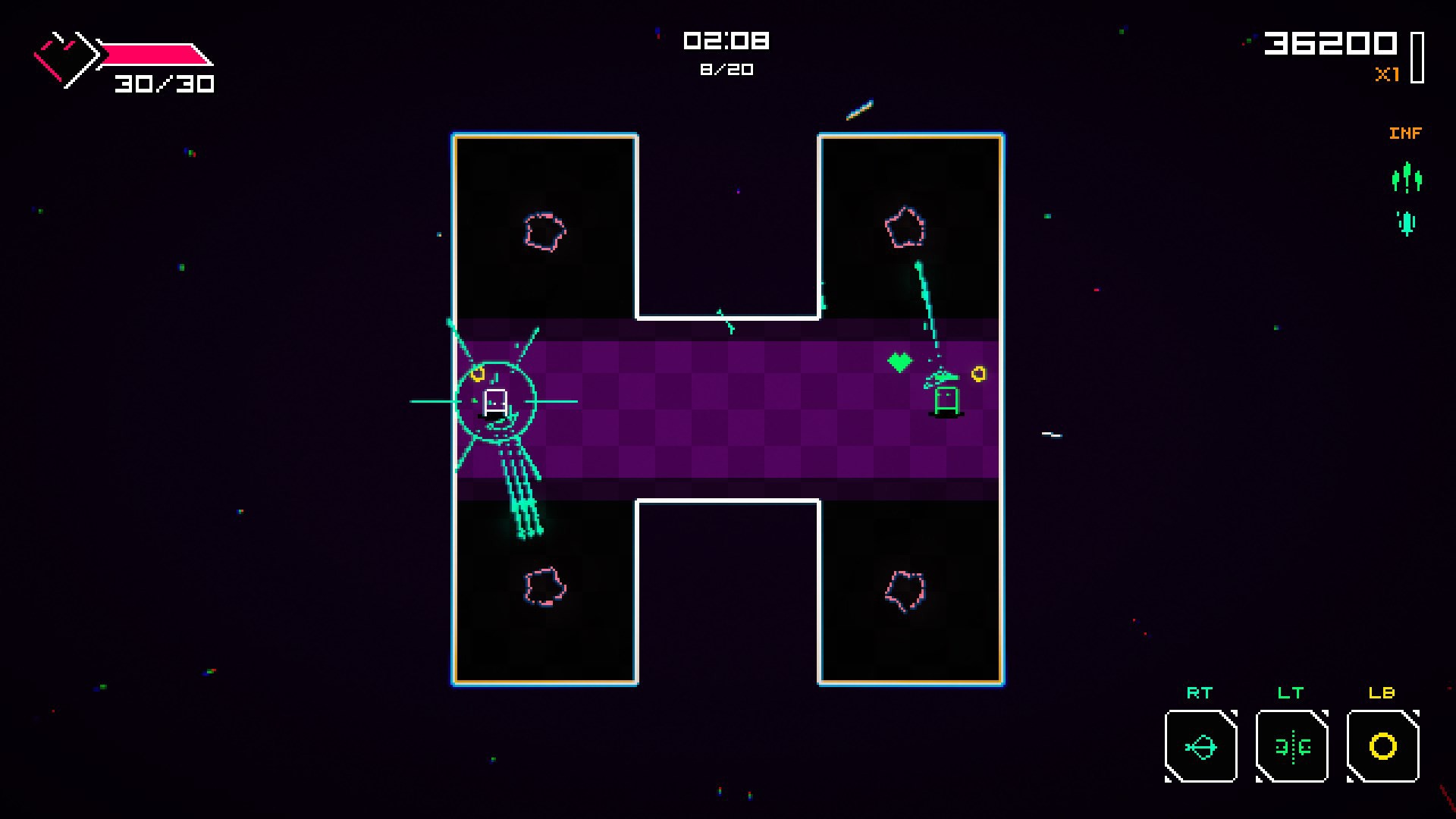
Task: Select the RT spear attack ability icon
Action: click(1200, 747)
